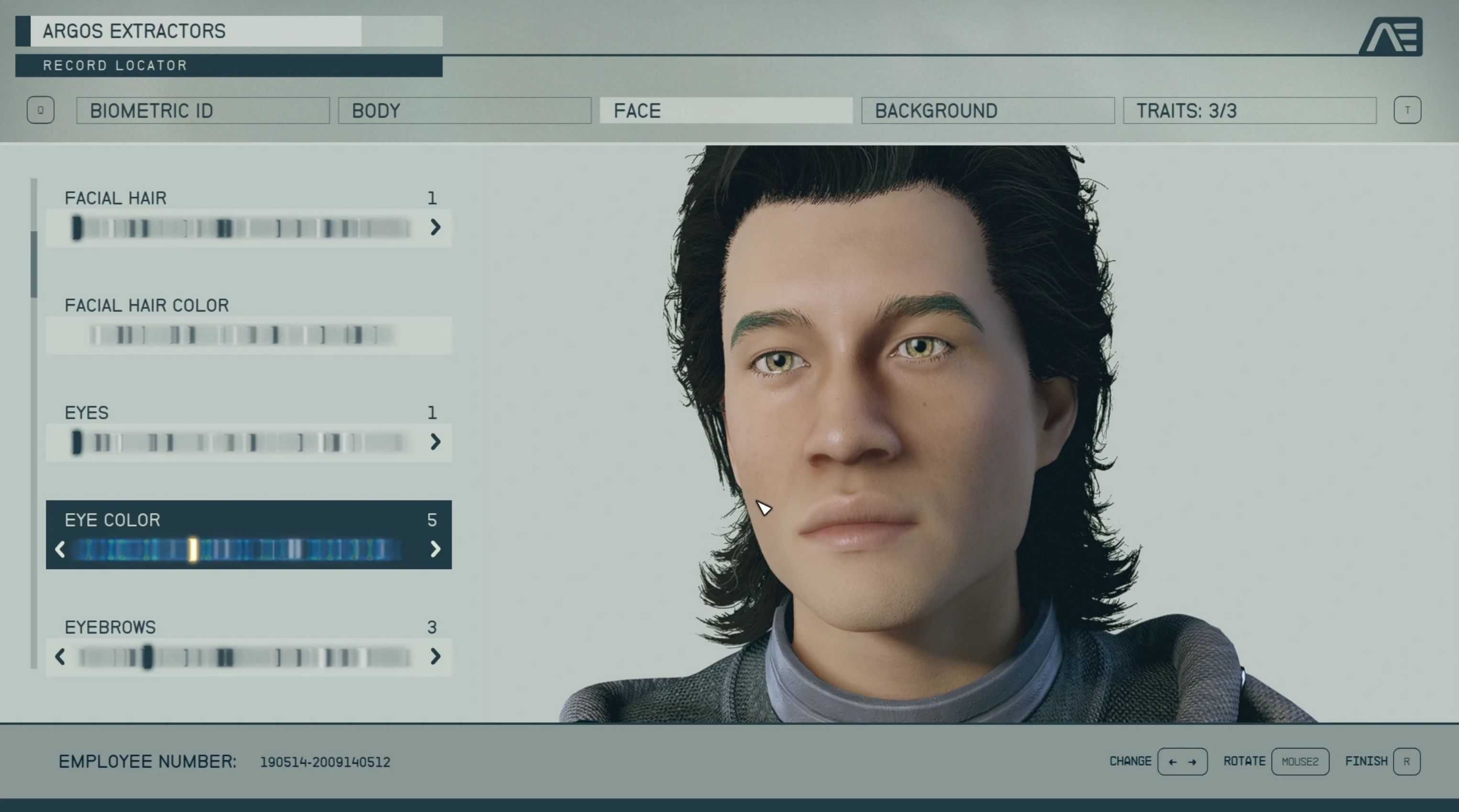Screen dimensions: 1459x812
Task: Adjust the Facial Hair slider bar
Action: coord(243,228)
